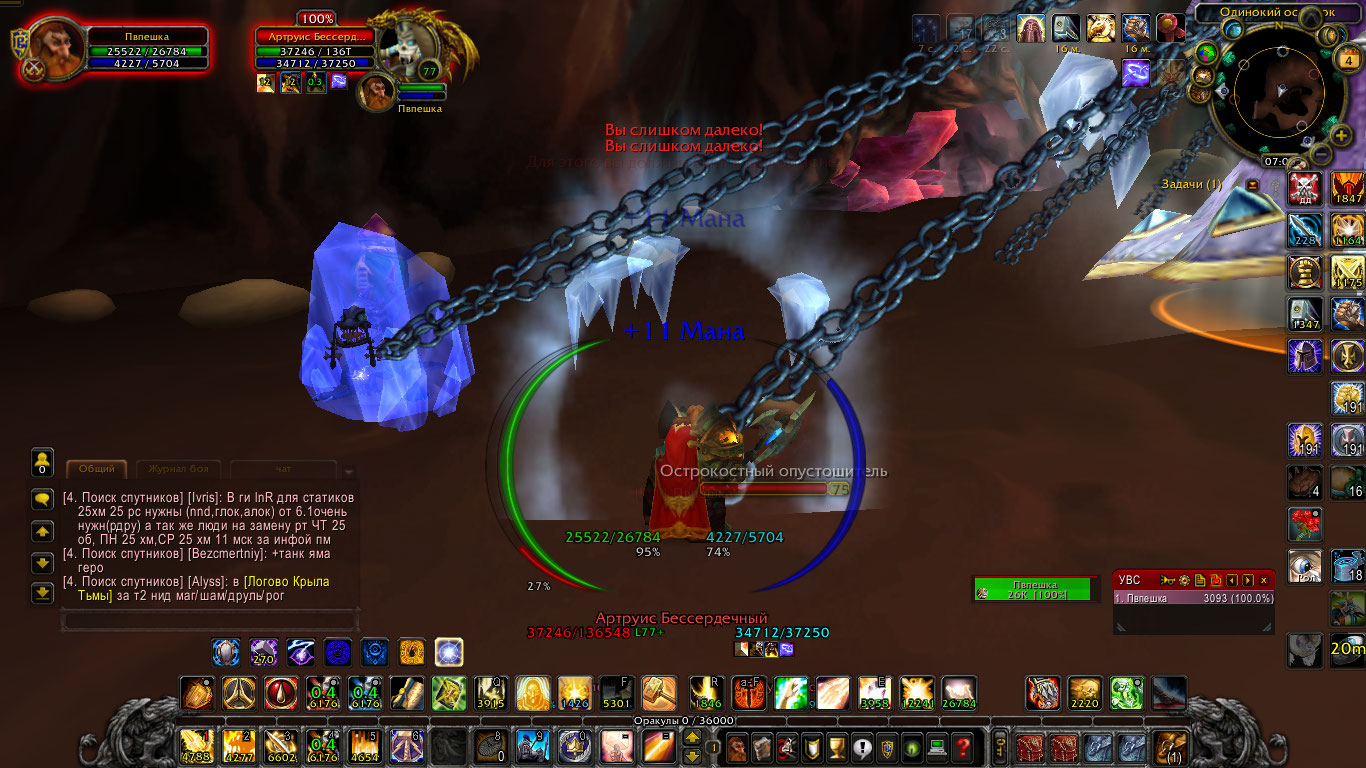Activate the skull ДД ability icon
Image resolution: width=1366 pixels, height=768 pixels.
(x=1303, y=188)
